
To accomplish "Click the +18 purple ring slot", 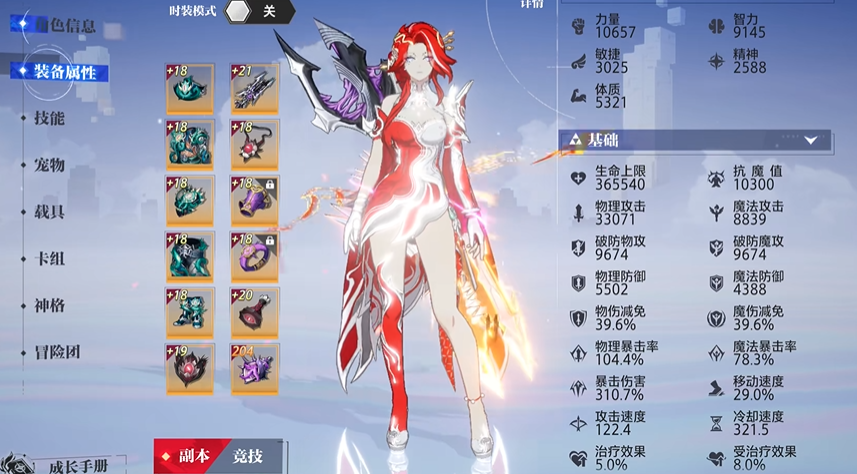I will point(255,258).
